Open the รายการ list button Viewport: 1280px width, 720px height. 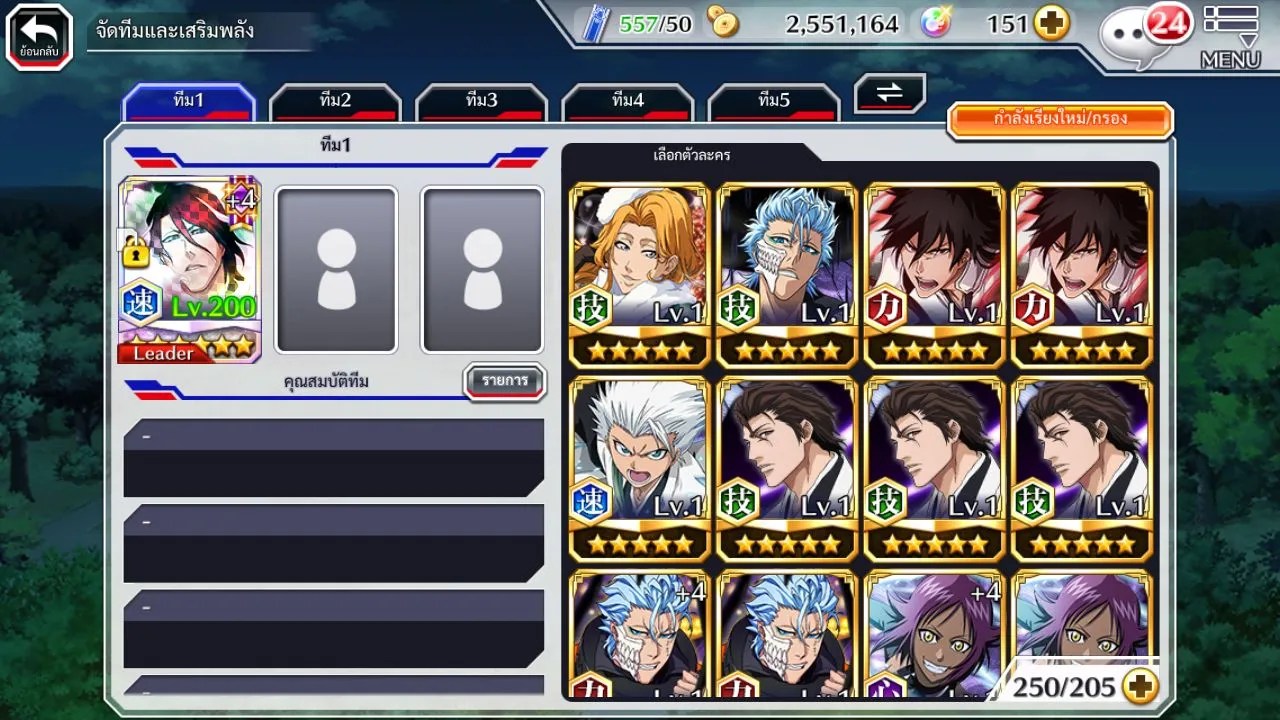(x=505, y=381)
